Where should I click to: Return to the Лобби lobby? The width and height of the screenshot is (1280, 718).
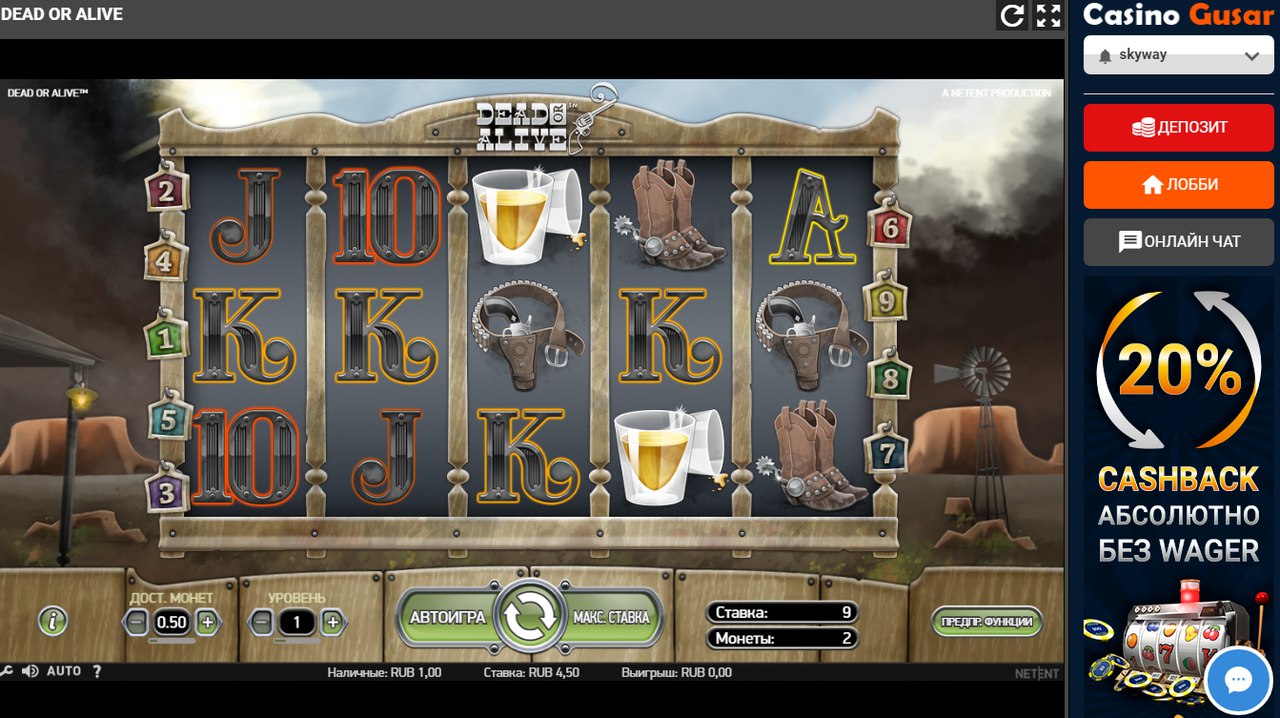point(1178,185)
